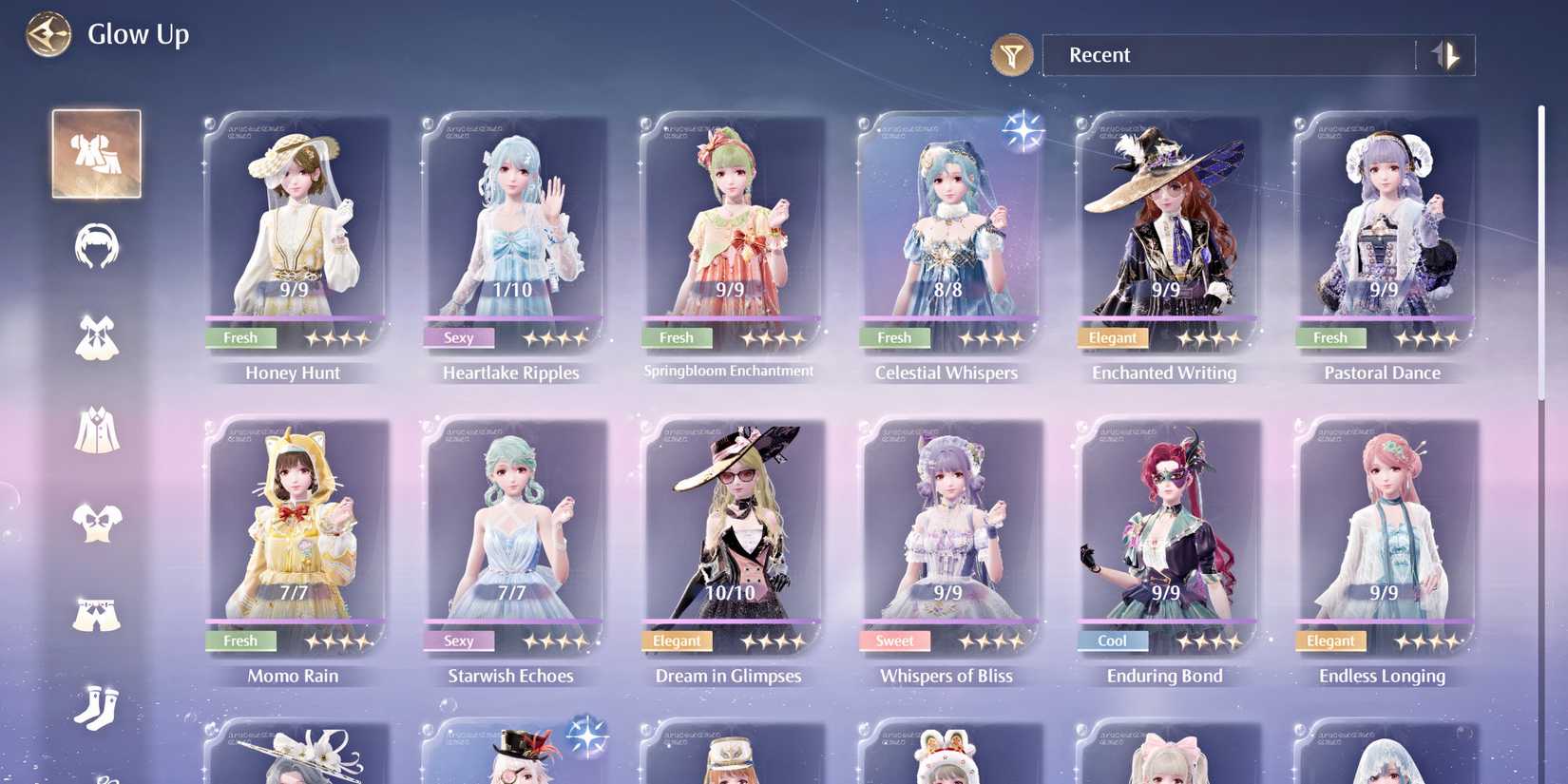Select the tops category icon
1568x784 pixels.
pyautogui.click(x=95, y=524)
